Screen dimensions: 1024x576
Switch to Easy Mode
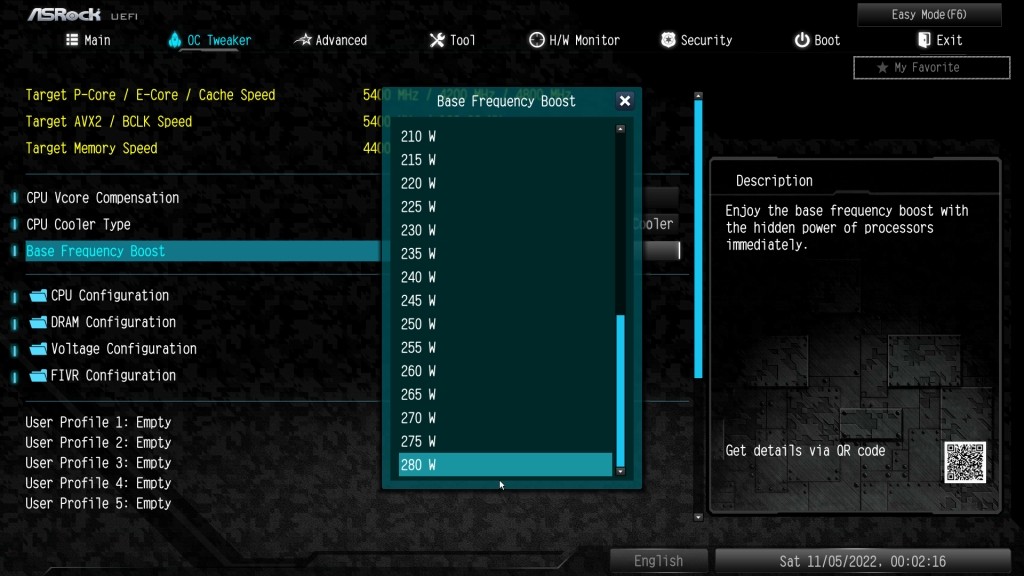[929, 15]
